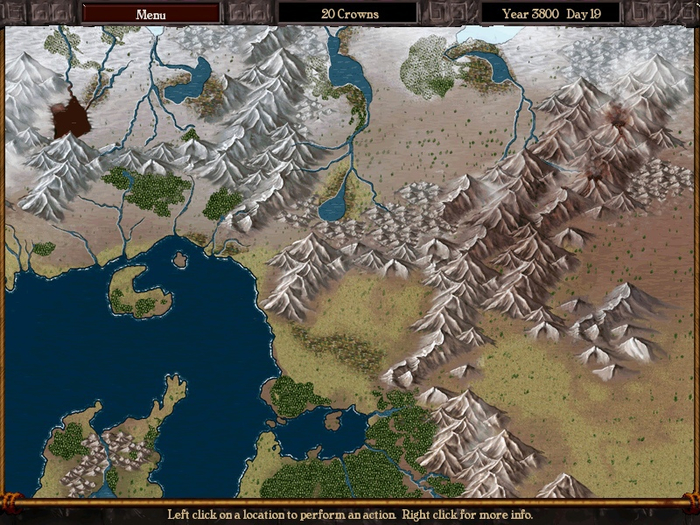The image size is (700, 525).
Task: Open the Menu button
Action: tap(151, 14)
